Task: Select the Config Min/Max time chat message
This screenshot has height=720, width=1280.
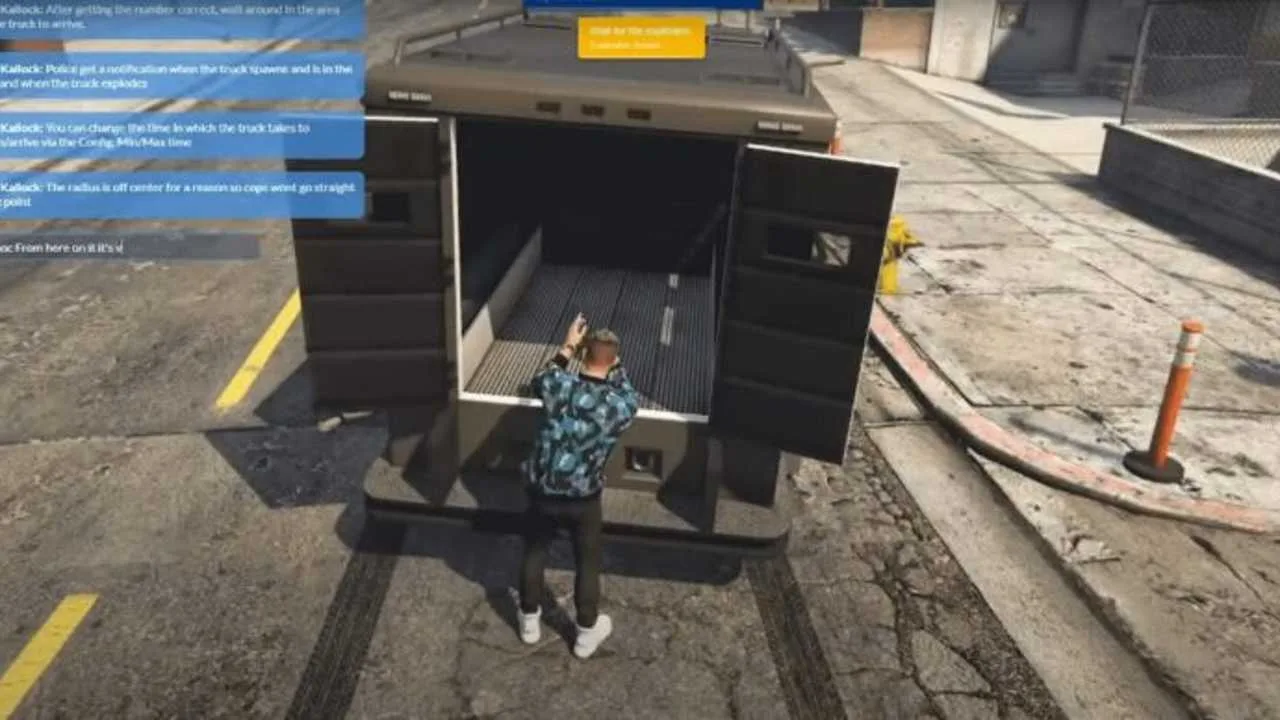Action: click(175, 135)
